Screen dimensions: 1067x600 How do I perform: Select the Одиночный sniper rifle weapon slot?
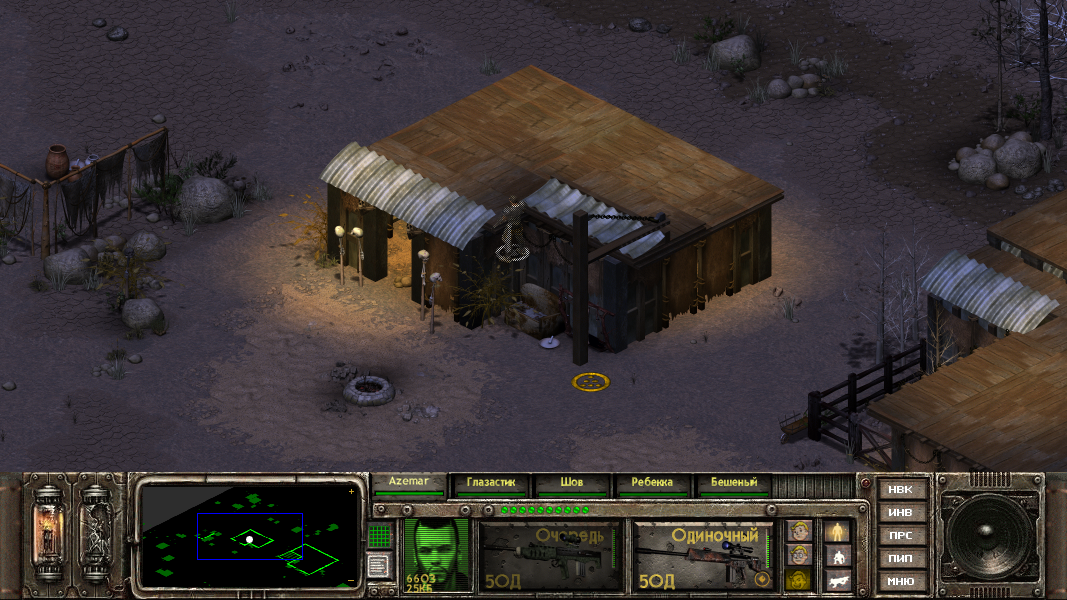point(703,554)
